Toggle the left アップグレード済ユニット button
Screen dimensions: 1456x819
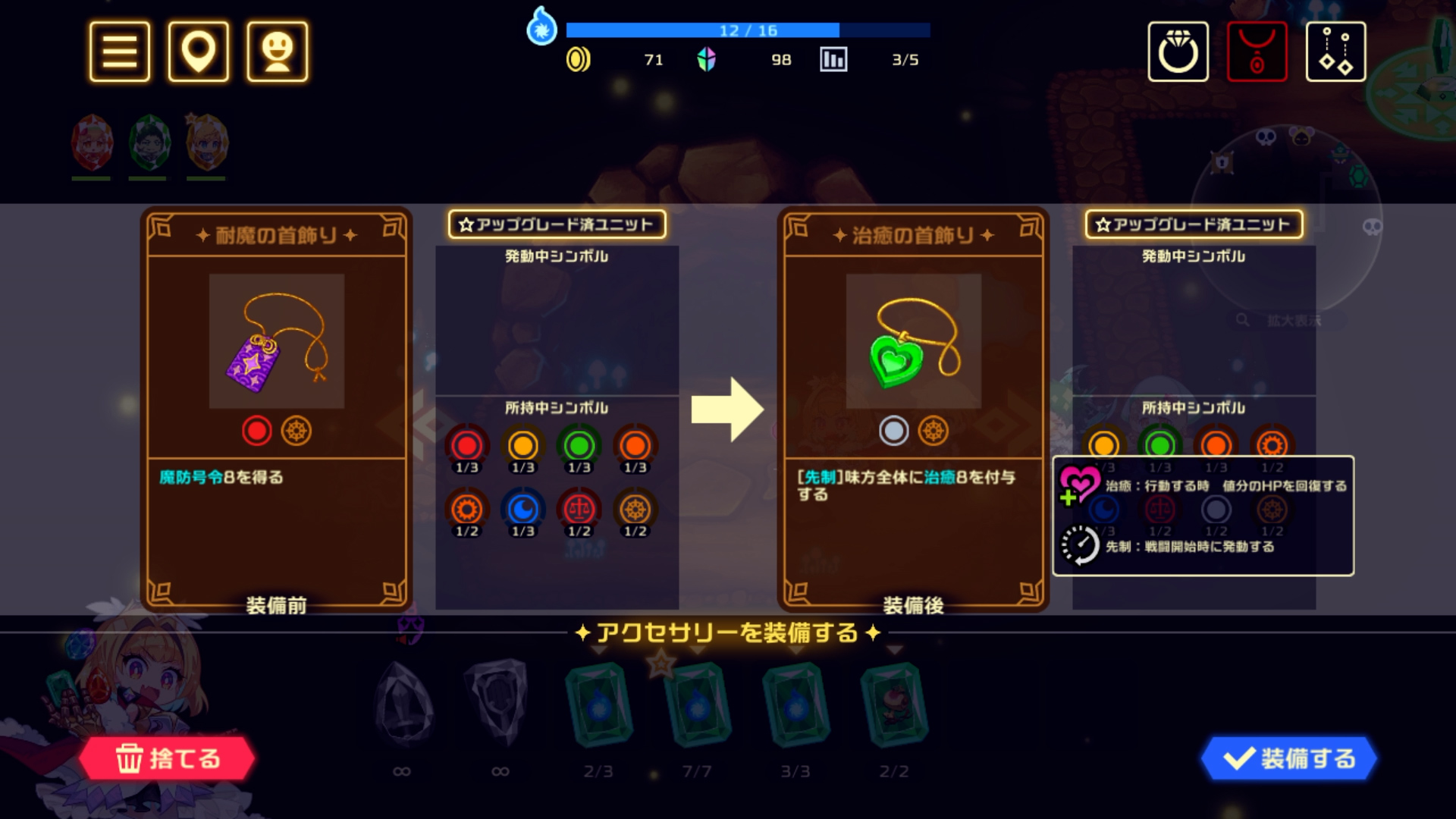[557, 224]
